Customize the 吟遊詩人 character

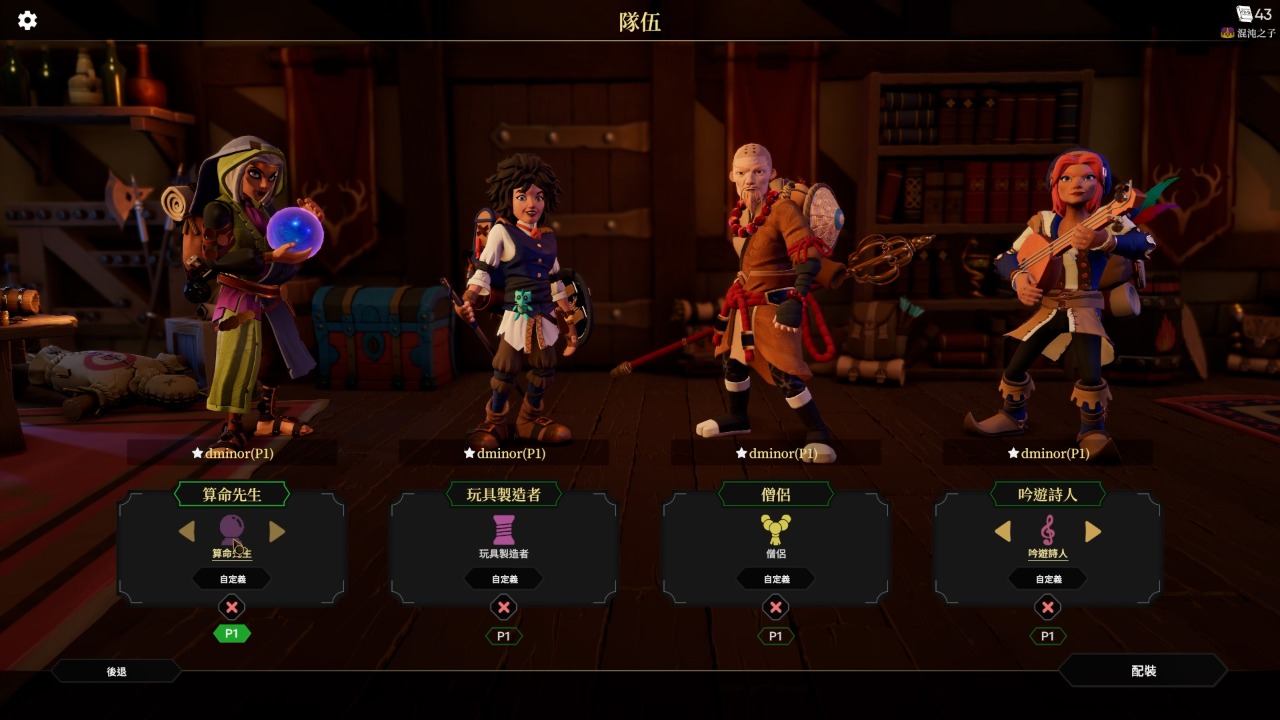(x=1048, y=579)
